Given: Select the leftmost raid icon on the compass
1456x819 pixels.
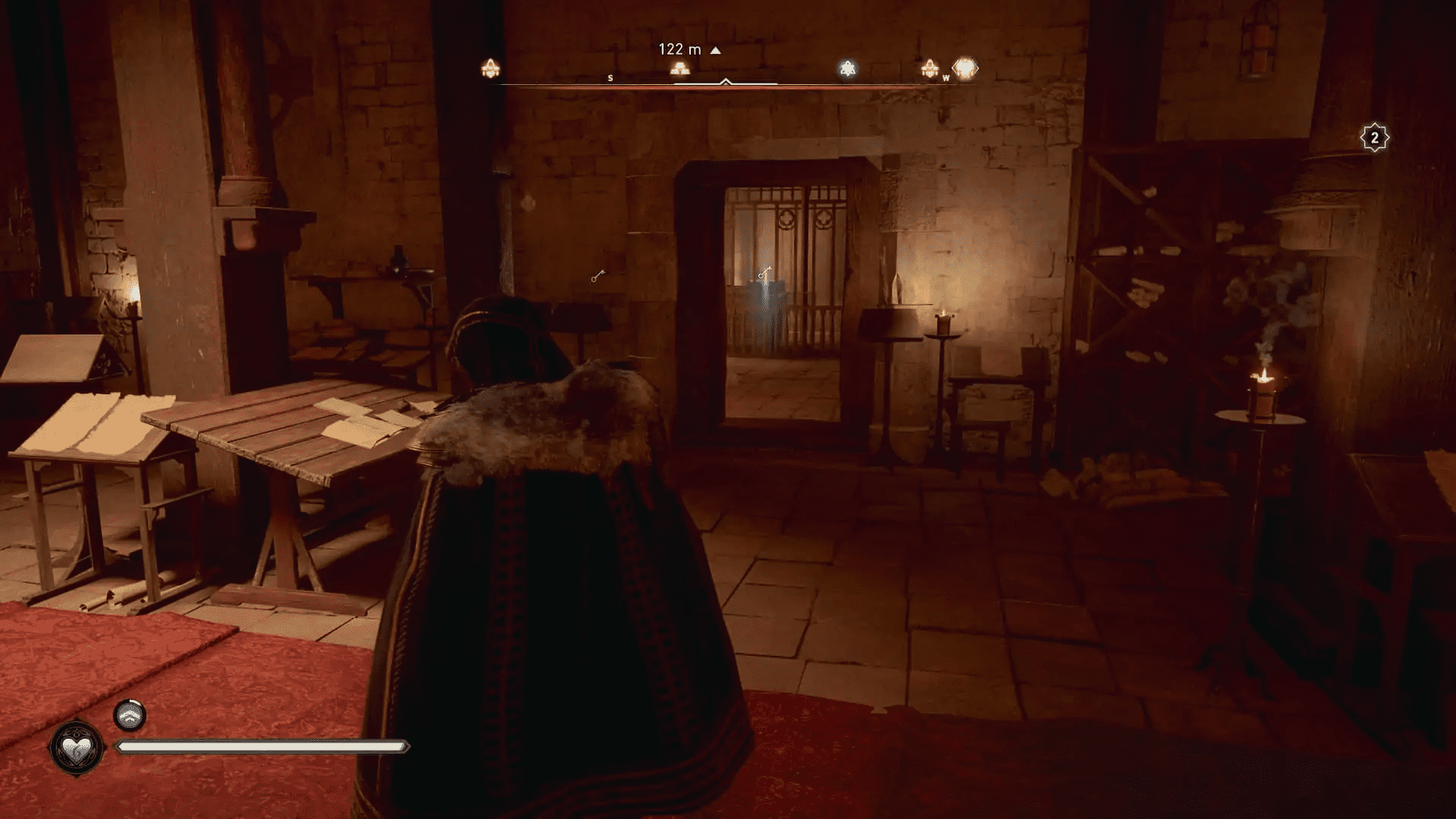Looking at the screenshot, I should click(490, 67).
